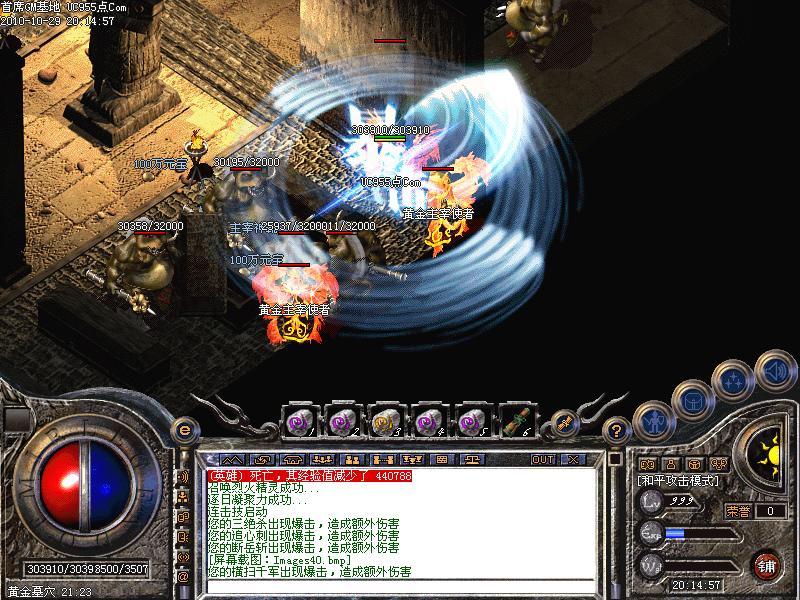Open help with the question mark button
The height and width of the screenshot is (600, 800).
618,431
